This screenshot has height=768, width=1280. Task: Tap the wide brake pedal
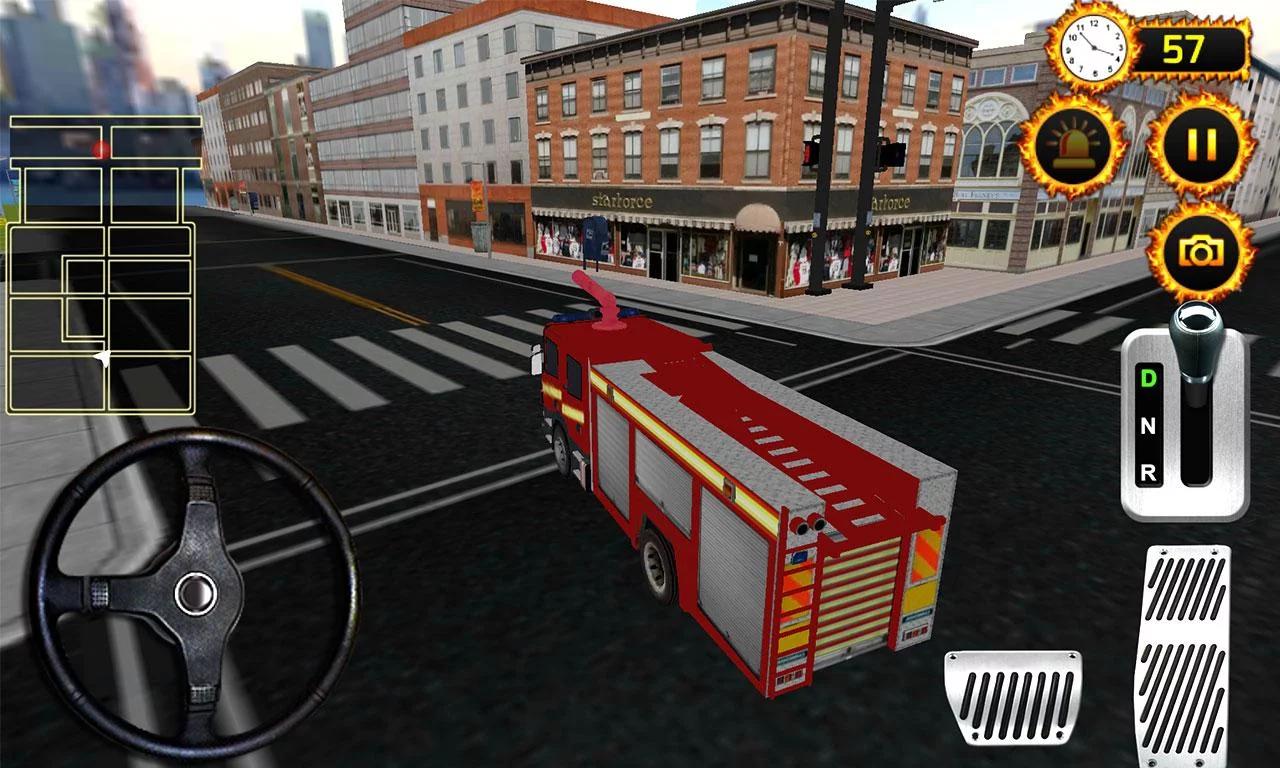pyautogui.click(x=1012, y=697)
